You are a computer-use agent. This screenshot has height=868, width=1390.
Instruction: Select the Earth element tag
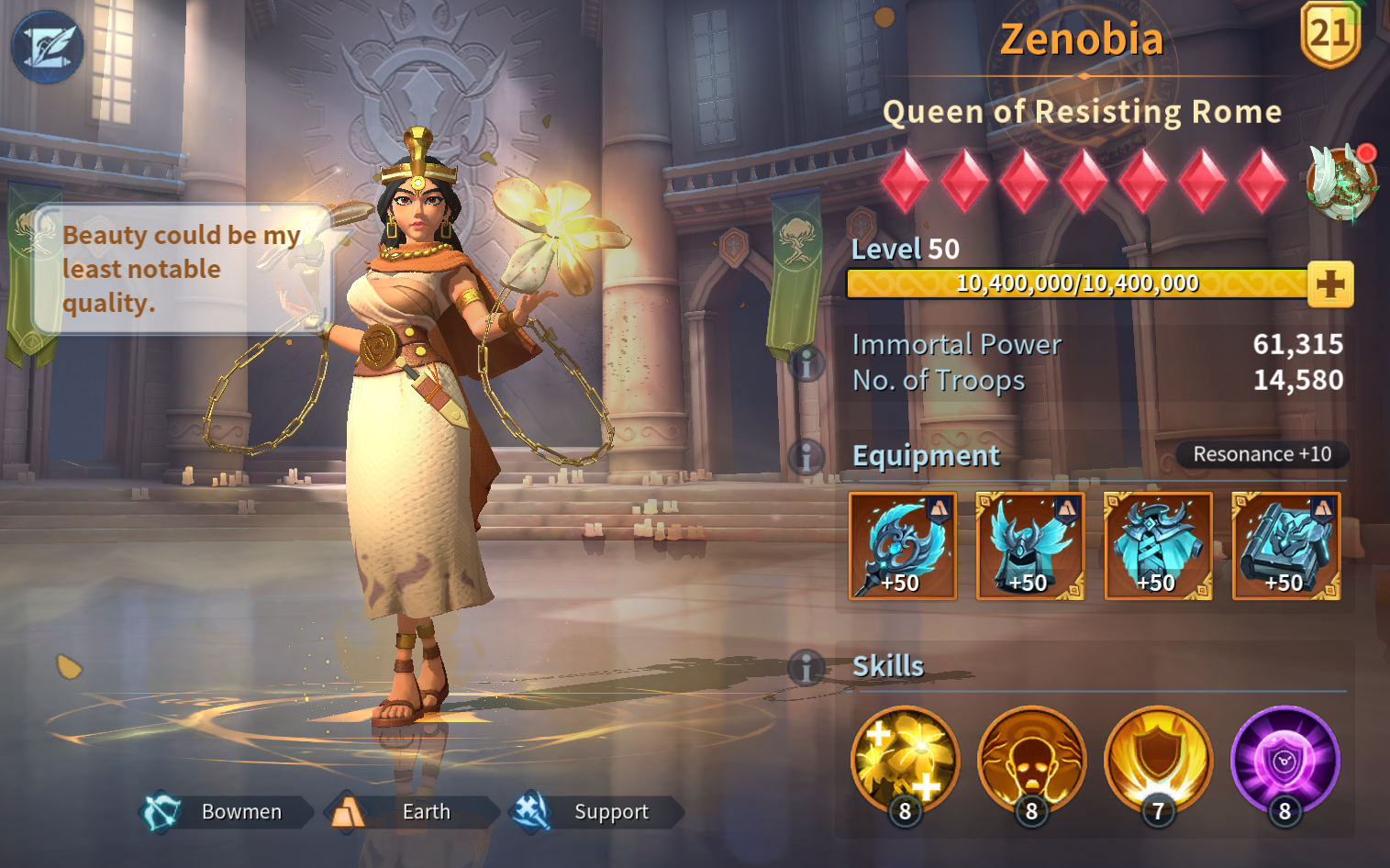point(409,812)
